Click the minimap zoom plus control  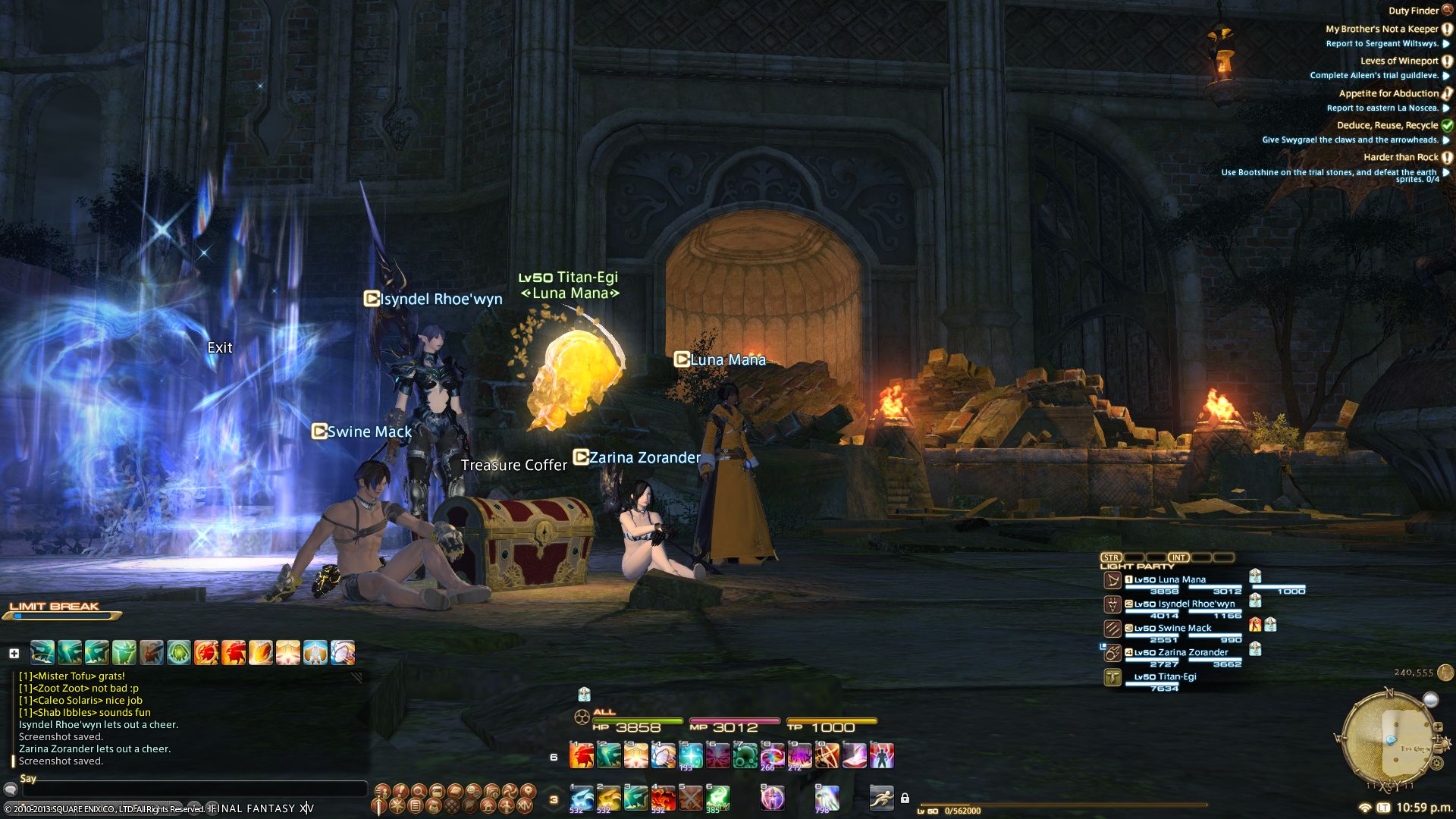[1439, 726]
